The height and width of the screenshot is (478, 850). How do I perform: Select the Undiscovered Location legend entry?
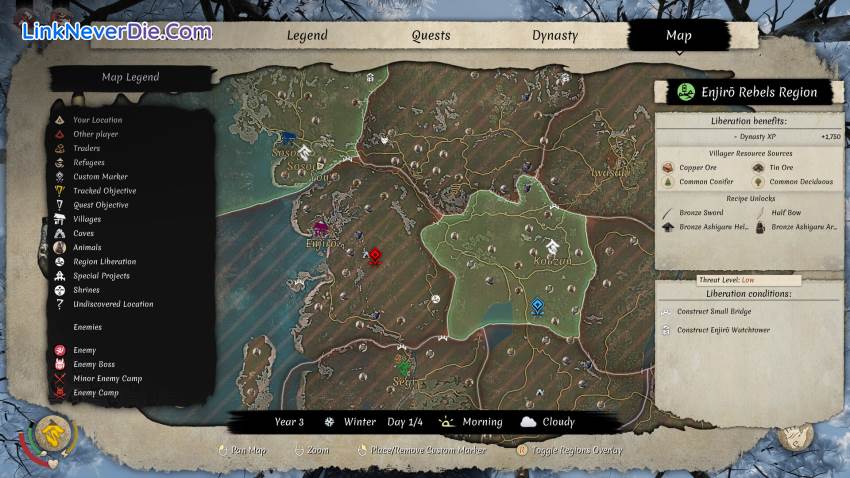tap(113, 304)
